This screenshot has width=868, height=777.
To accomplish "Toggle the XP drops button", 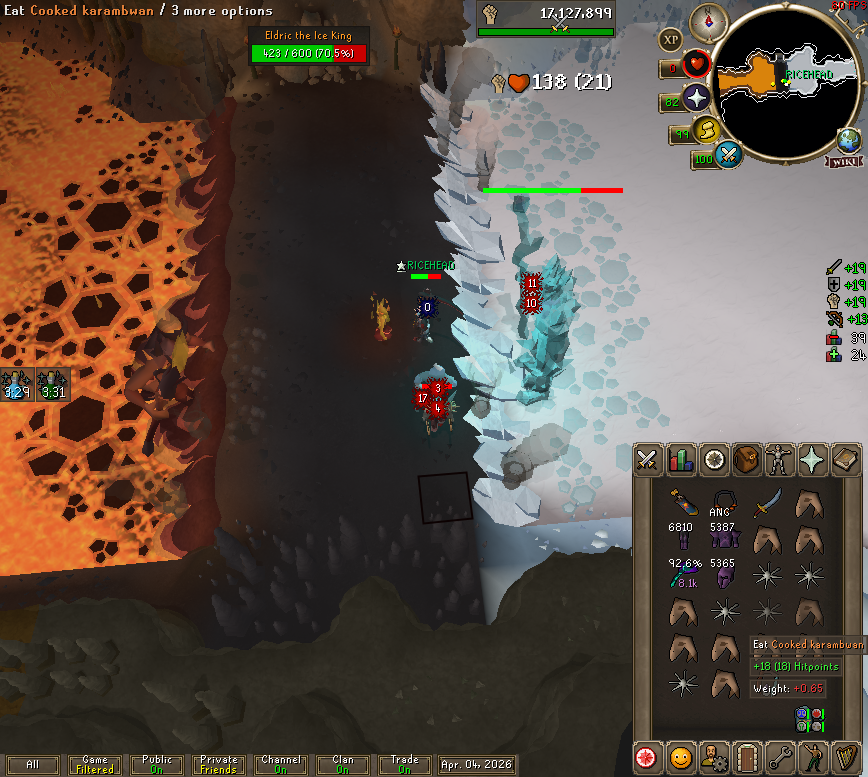I will pyautogui.click(x=670, y=40).
